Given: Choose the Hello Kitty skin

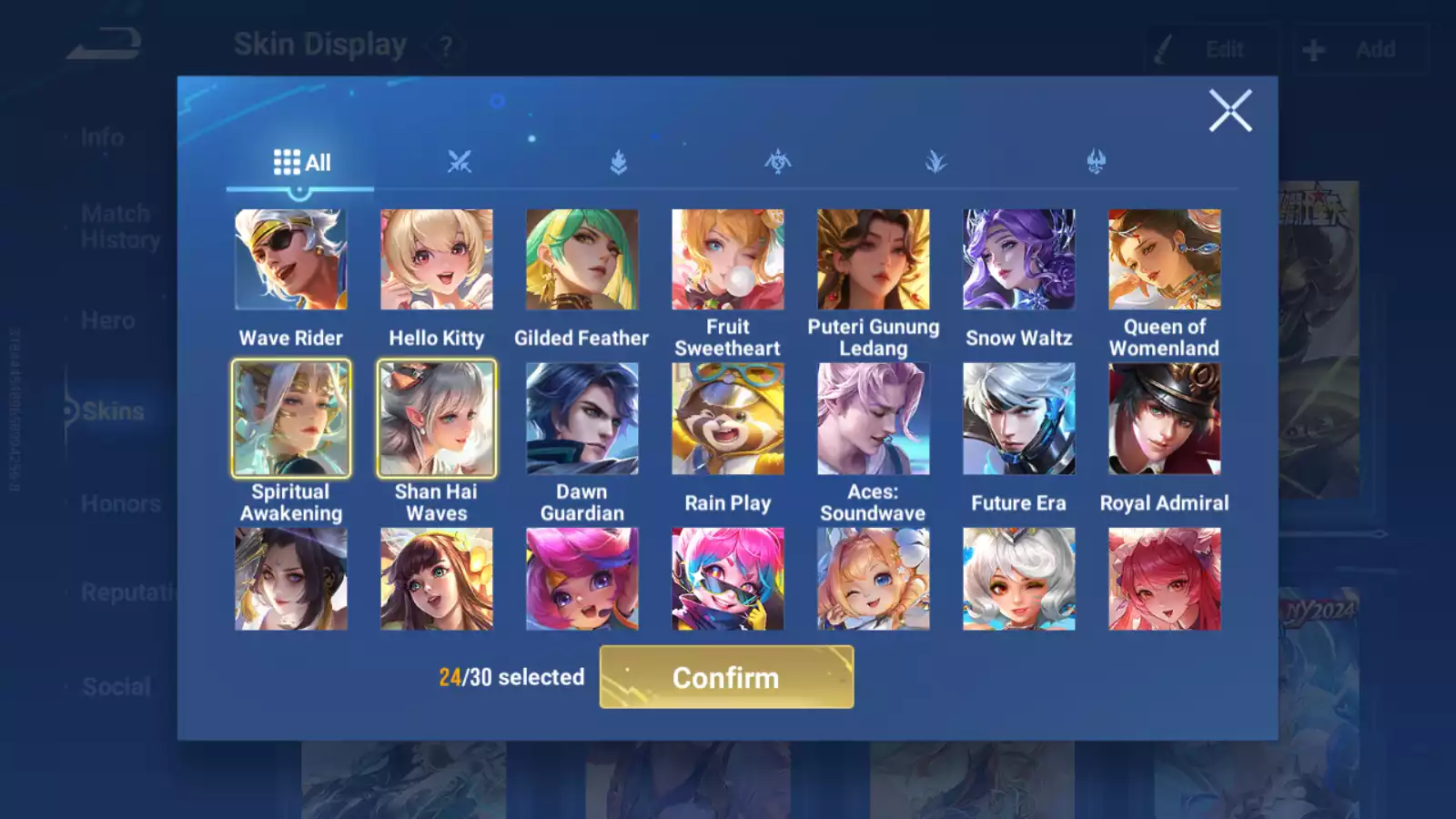Looking at the screenshot, I should coord(437,260).
